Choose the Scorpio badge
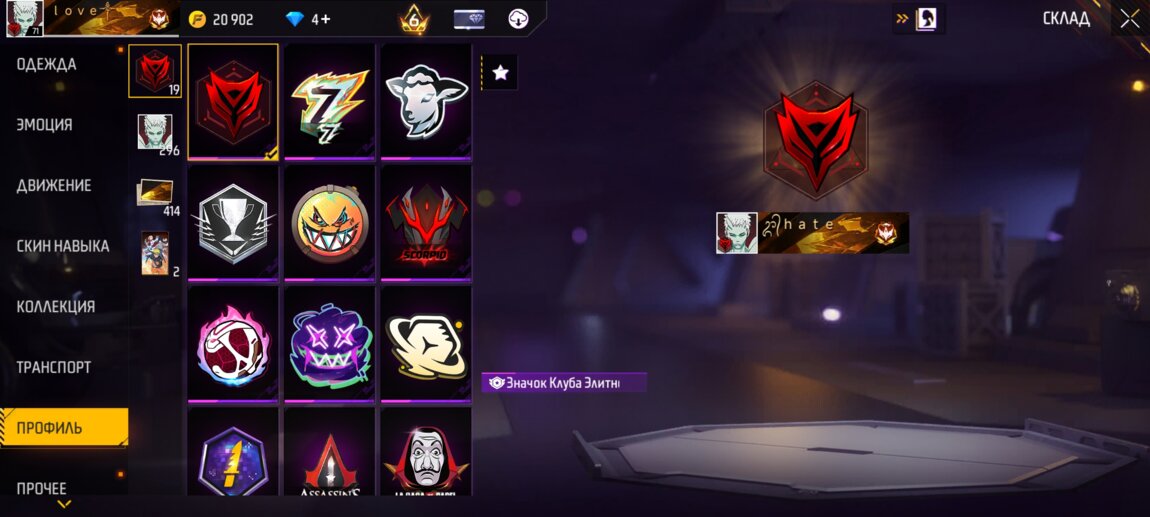The image size is (1150, 517). click(426, 221)
